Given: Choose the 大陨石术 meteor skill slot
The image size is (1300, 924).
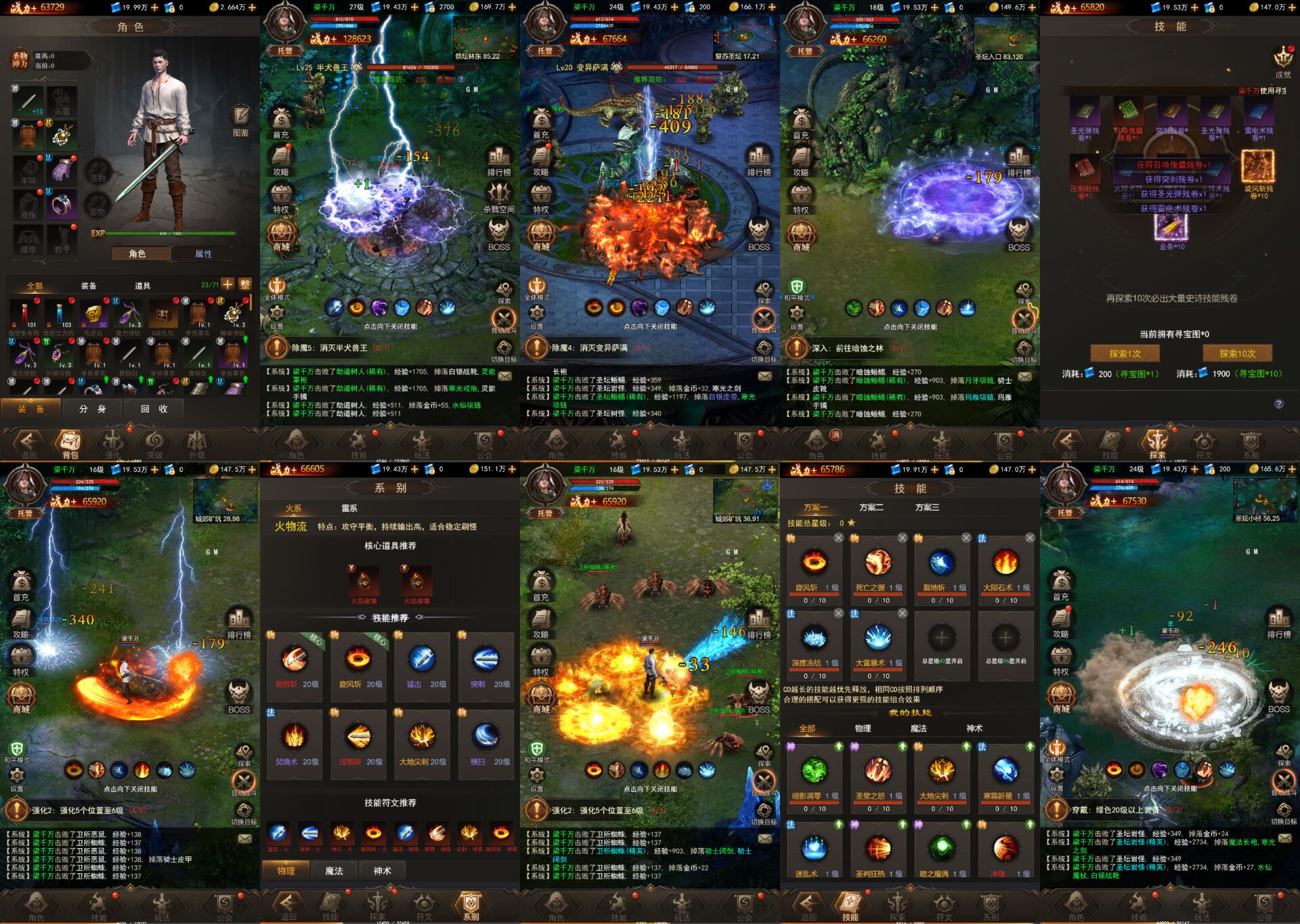Looking at the screenshot, I should [x=1005, y=565].
